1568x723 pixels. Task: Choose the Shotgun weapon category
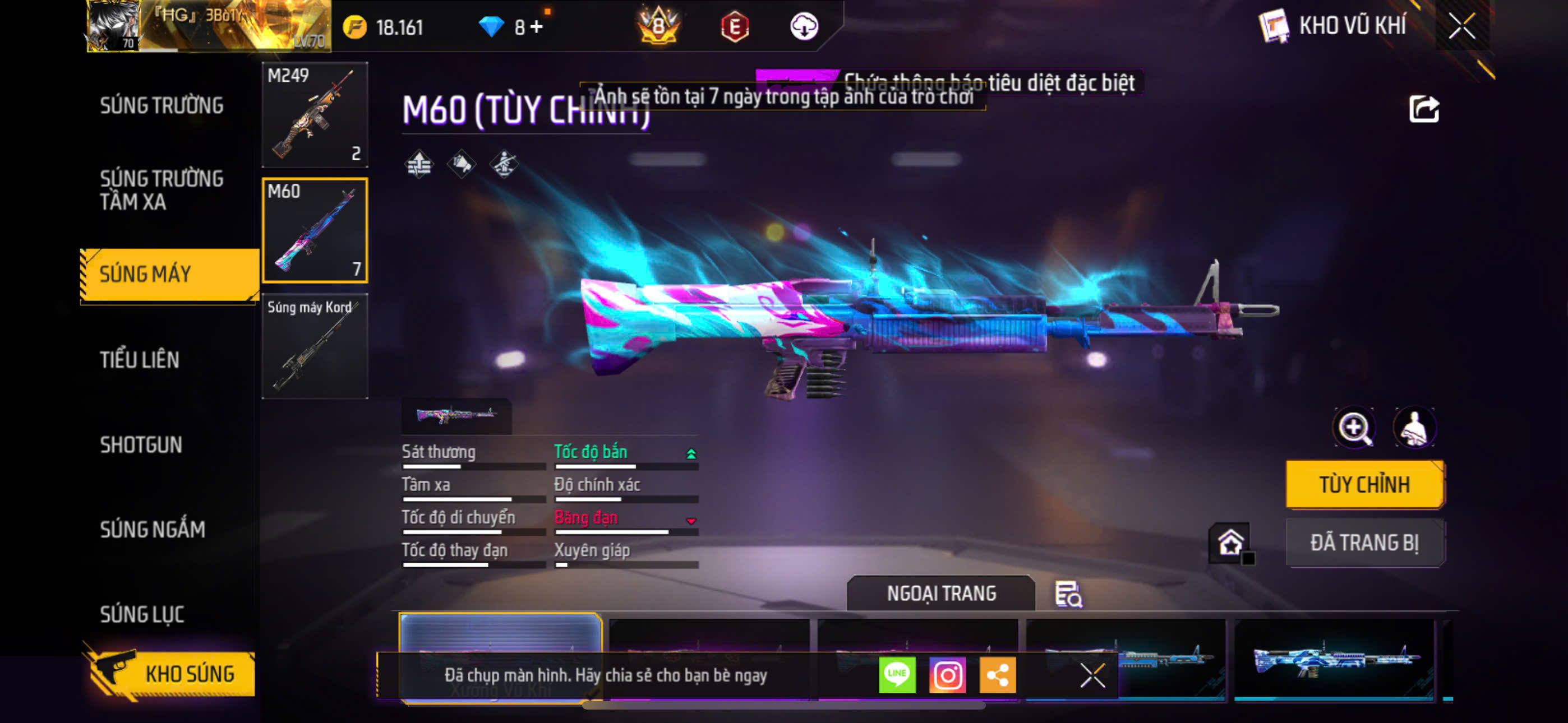pyautogui.click(x=141, y=445)
